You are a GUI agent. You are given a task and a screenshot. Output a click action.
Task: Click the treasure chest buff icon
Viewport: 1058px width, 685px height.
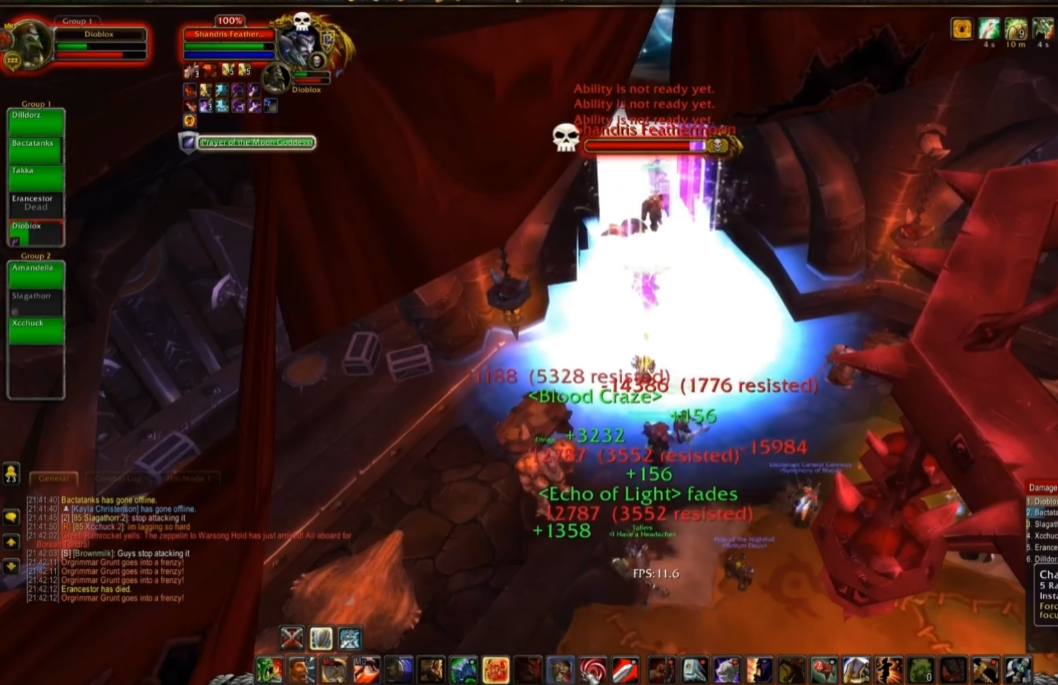962,28
